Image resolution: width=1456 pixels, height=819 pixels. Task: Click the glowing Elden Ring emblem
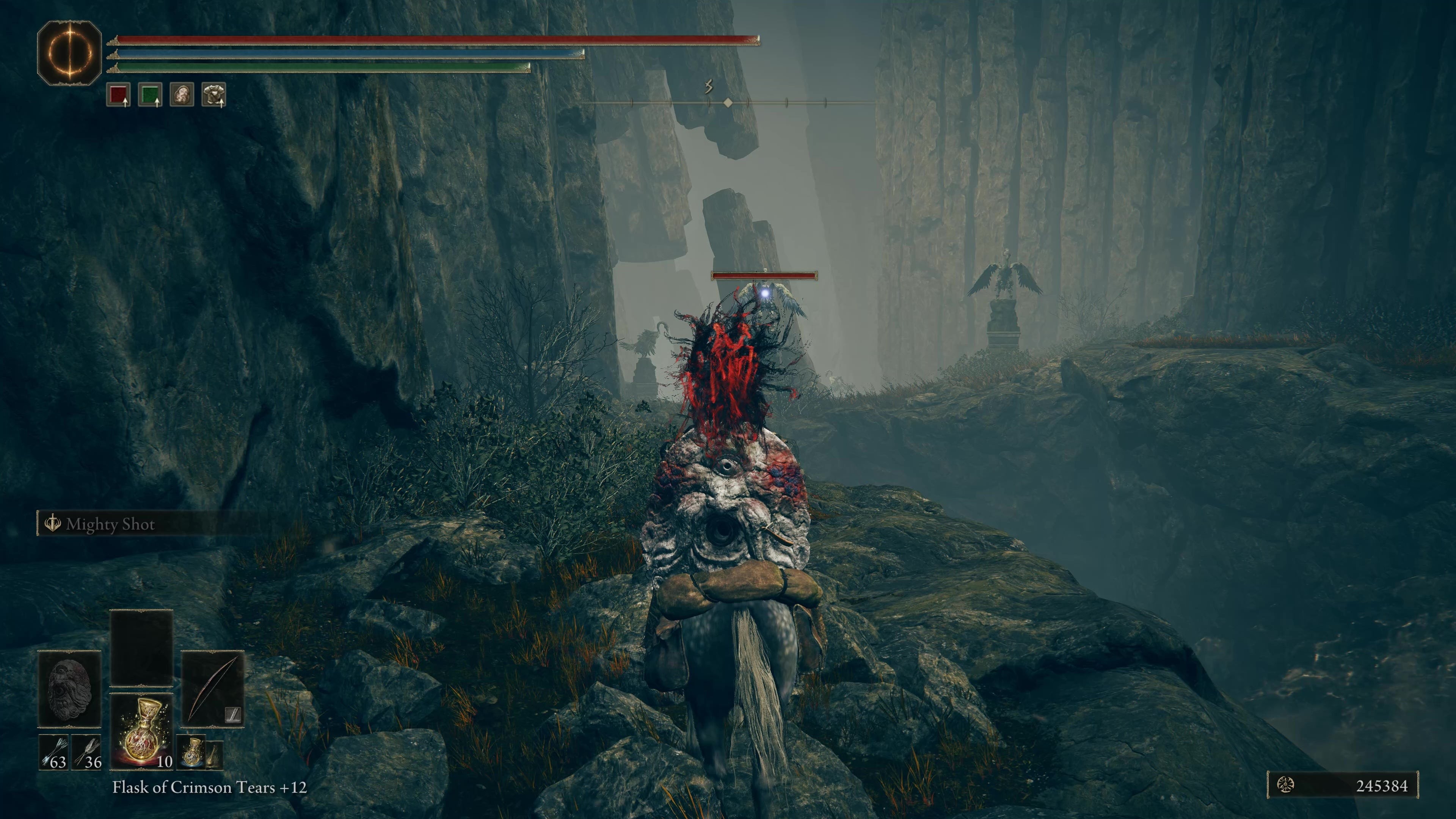69,53
